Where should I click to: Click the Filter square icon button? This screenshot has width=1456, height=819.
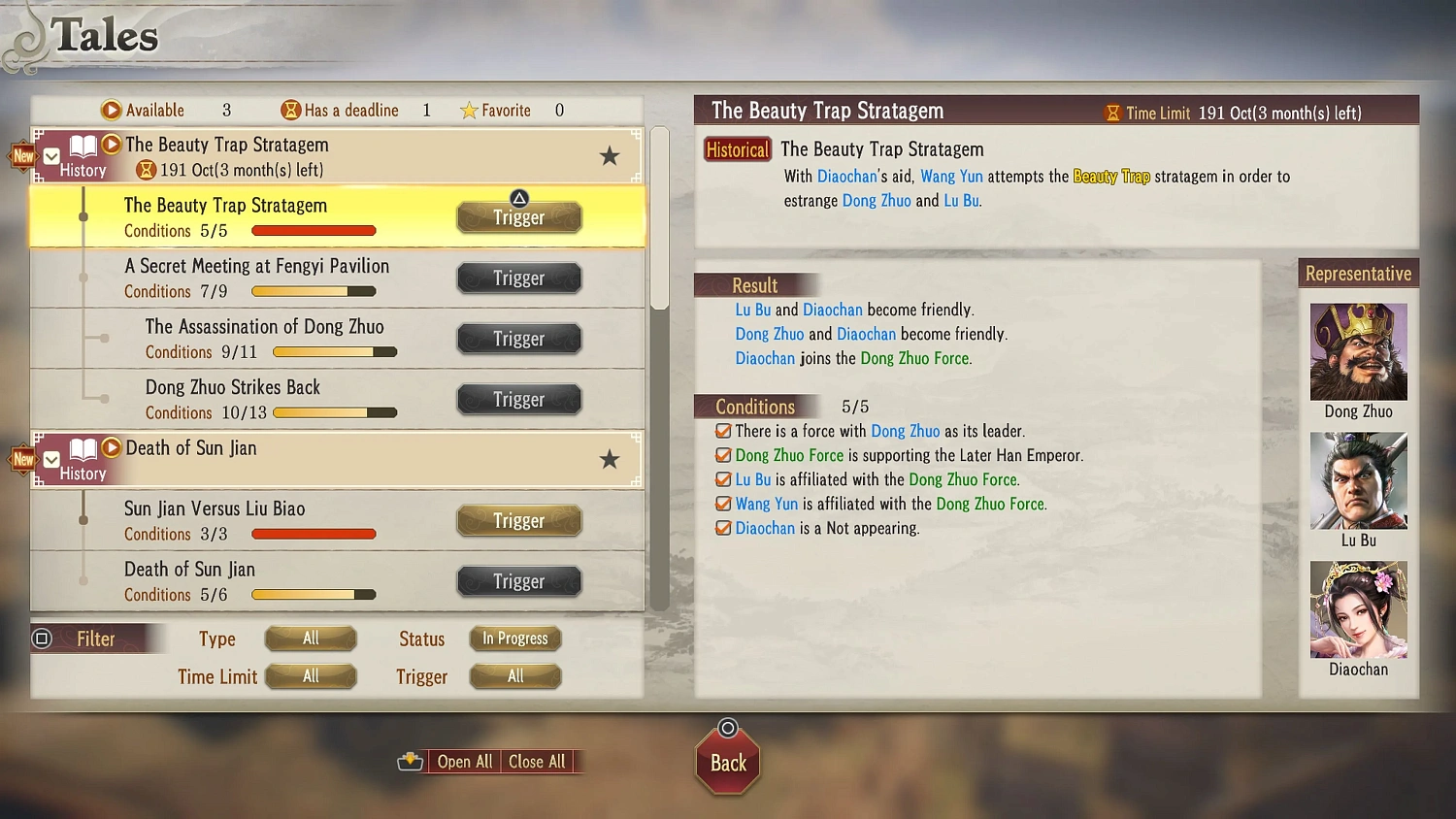pyautogui.click(x=41, y=639)
